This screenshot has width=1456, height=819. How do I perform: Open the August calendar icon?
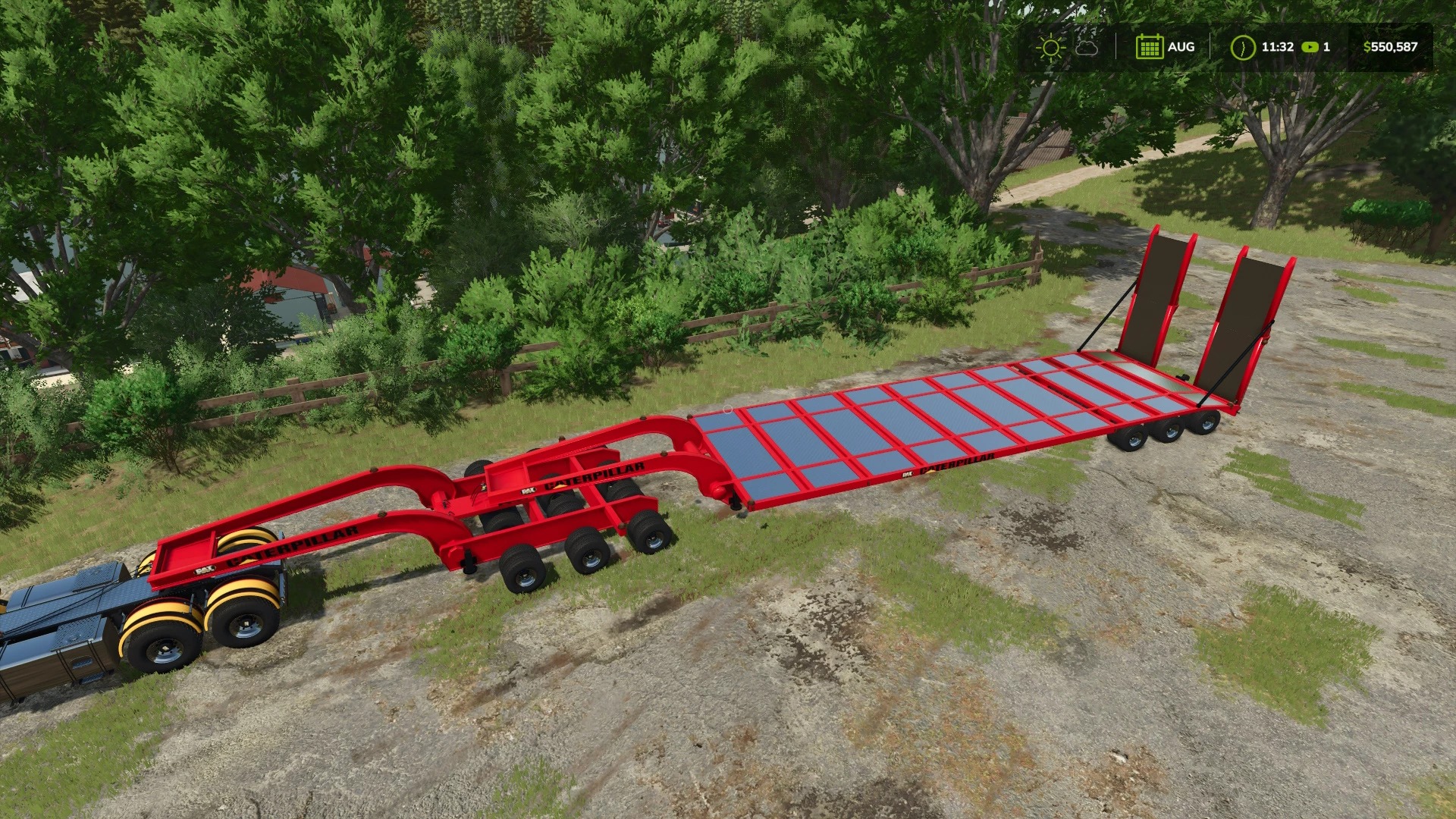pyautogui.click(x=1150, y=47)
